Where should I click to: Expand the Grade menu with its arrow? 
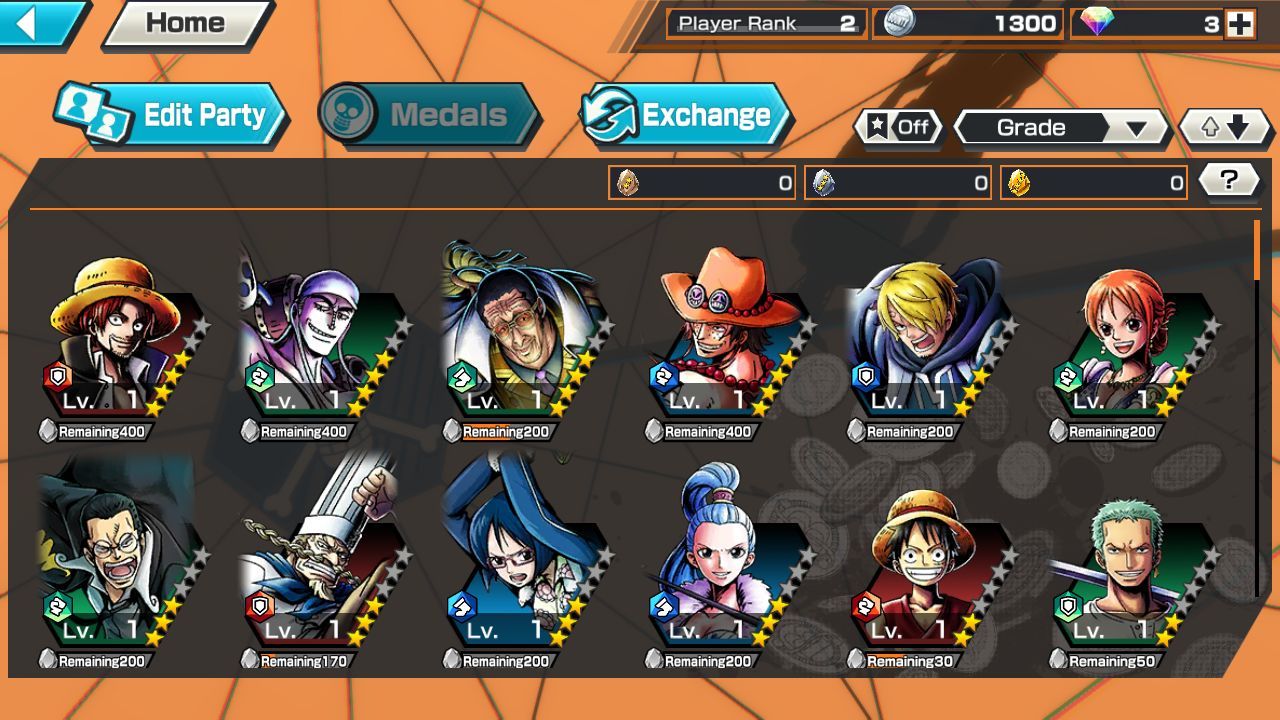[x=1135, y=127]
